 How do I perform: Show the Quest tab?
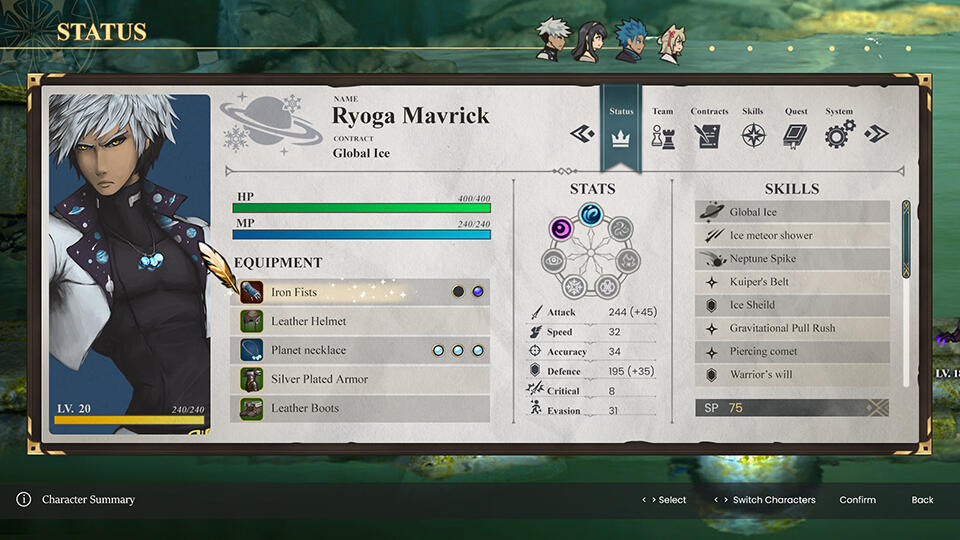pyautogui.click(x=796, y=129)
